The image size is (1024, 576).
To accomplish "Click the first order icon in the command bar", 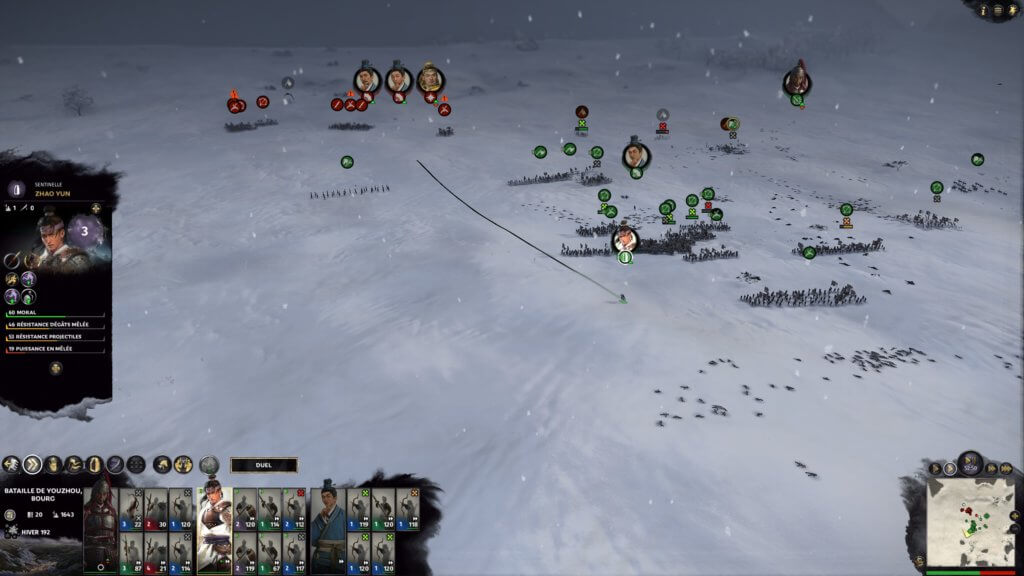I will (11, 465).
